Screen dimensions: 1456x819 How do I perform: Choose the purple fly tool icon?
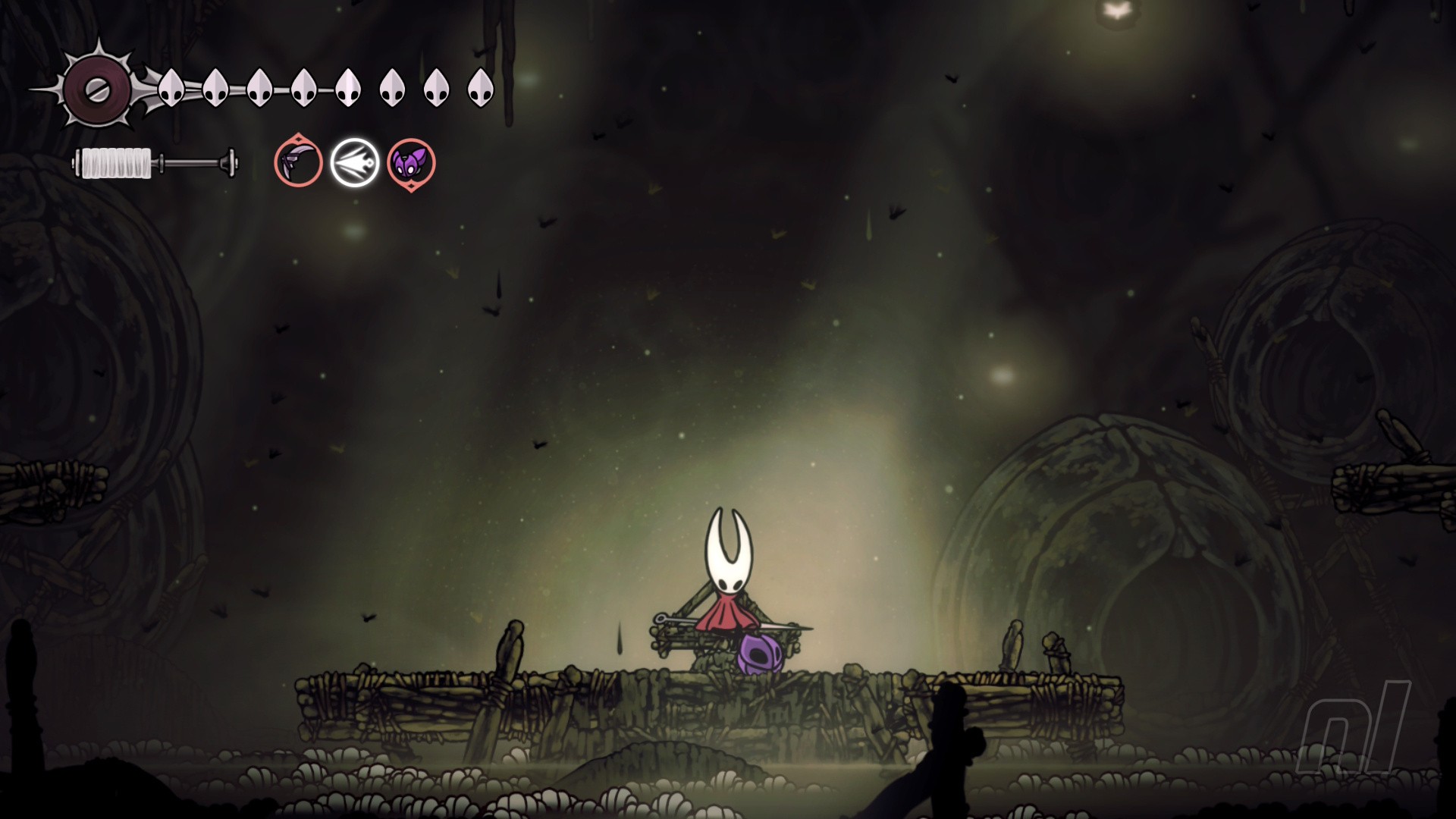coord(411,162)
